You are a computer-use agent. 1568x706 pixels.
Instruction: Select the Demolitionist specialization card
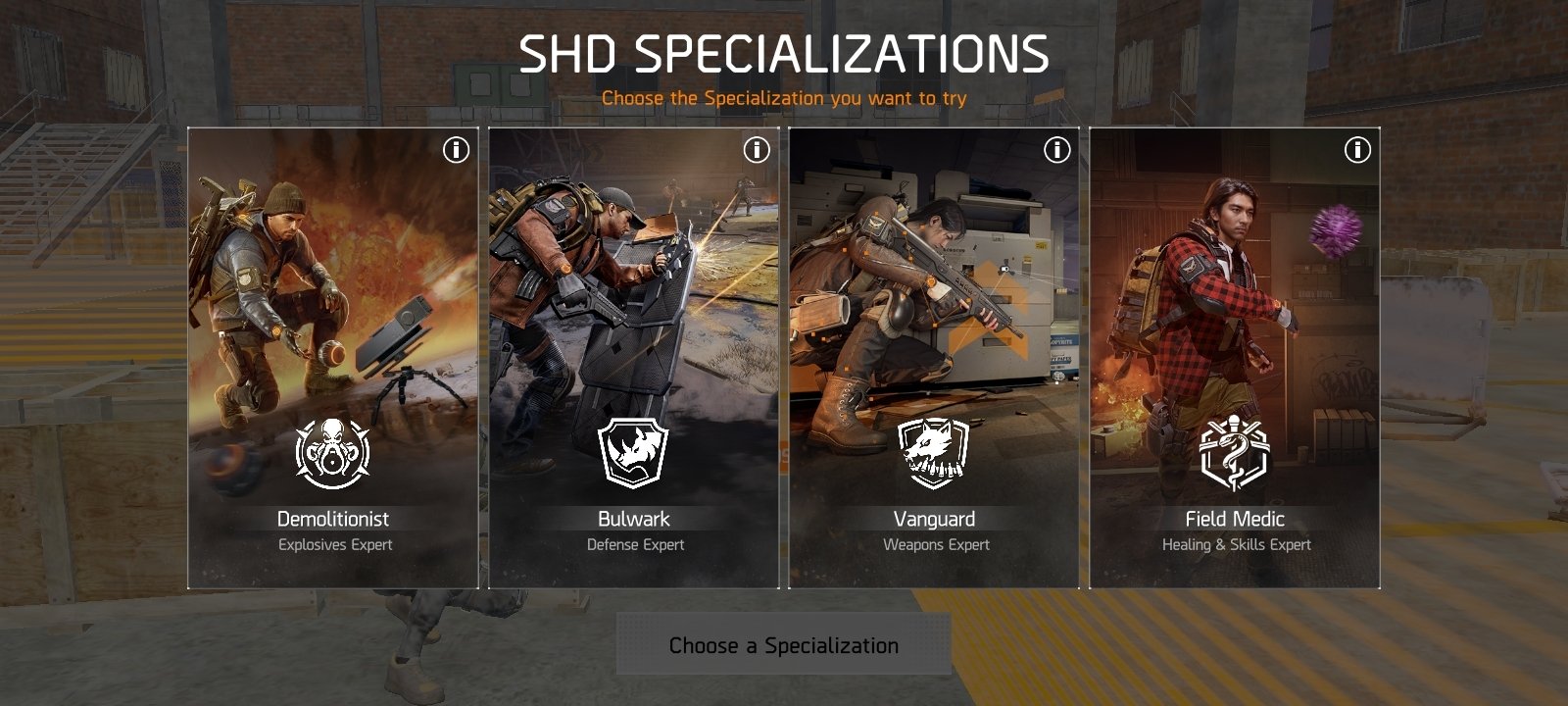[x=333, y=358]
